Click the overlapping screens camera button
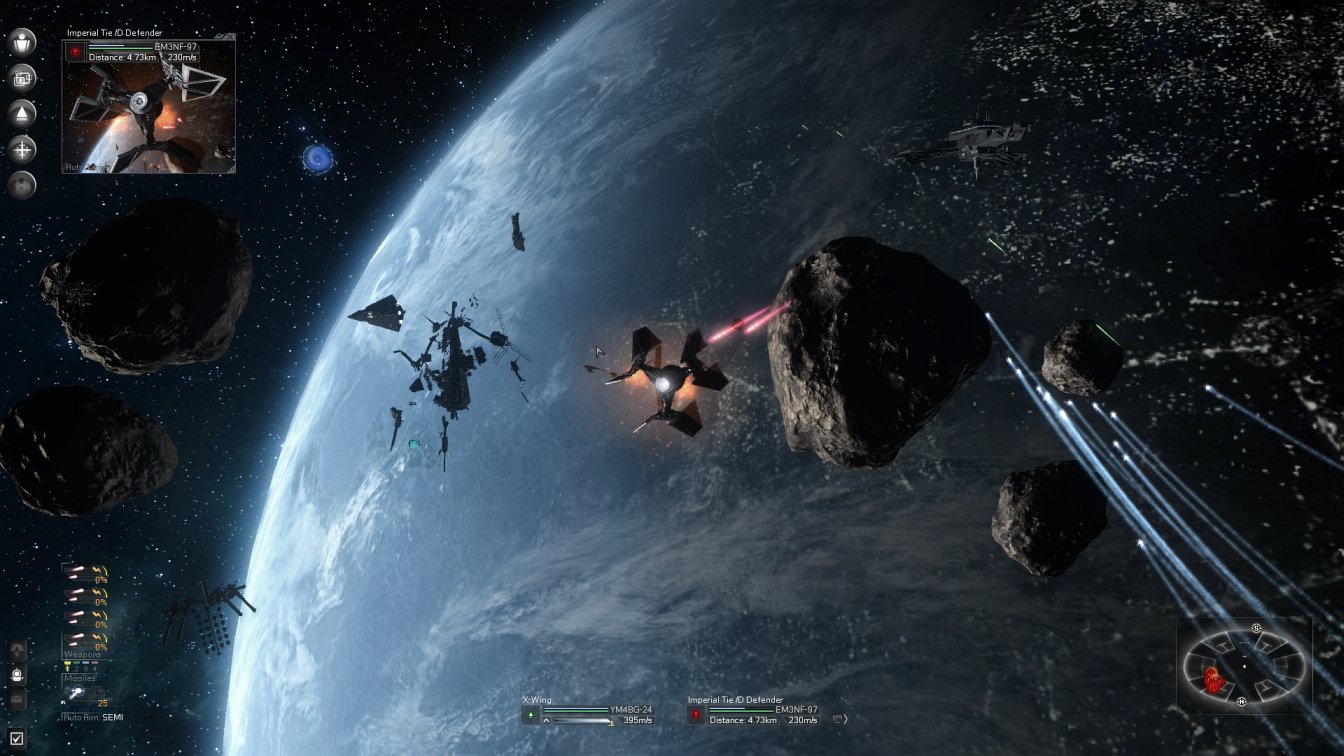 22,78
